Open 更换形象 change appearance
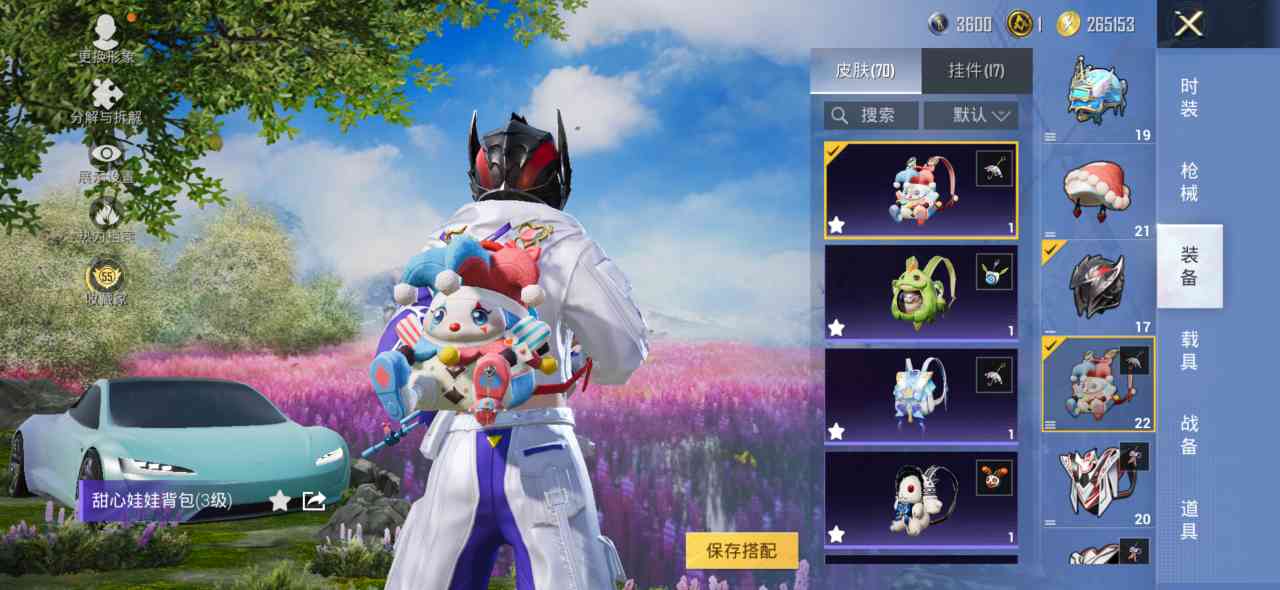The height and width of the screenshot is (590, 1280). [x=106, y=38]
